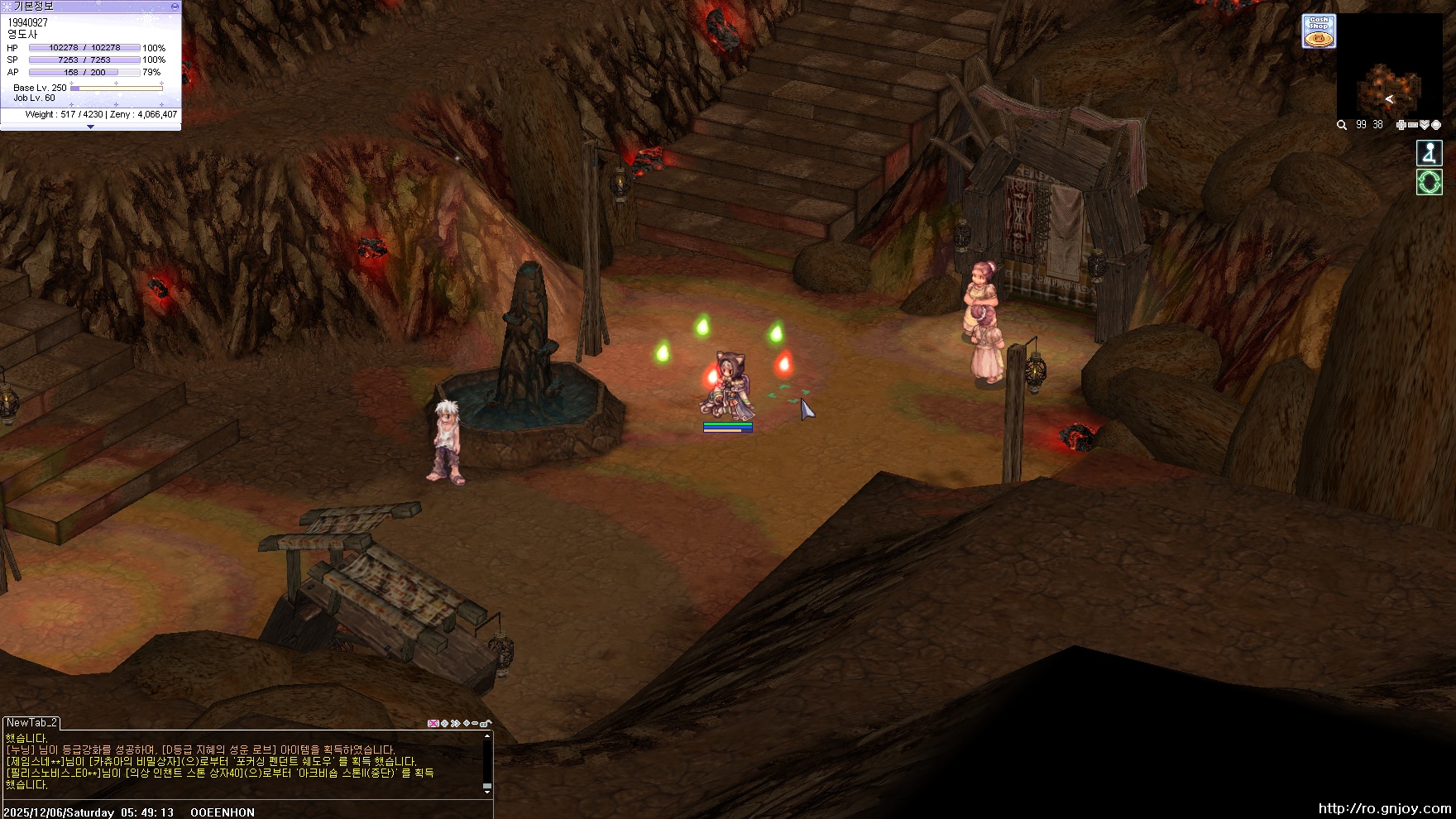Switch to the NewTab_2 chat tab

(31, 722)
